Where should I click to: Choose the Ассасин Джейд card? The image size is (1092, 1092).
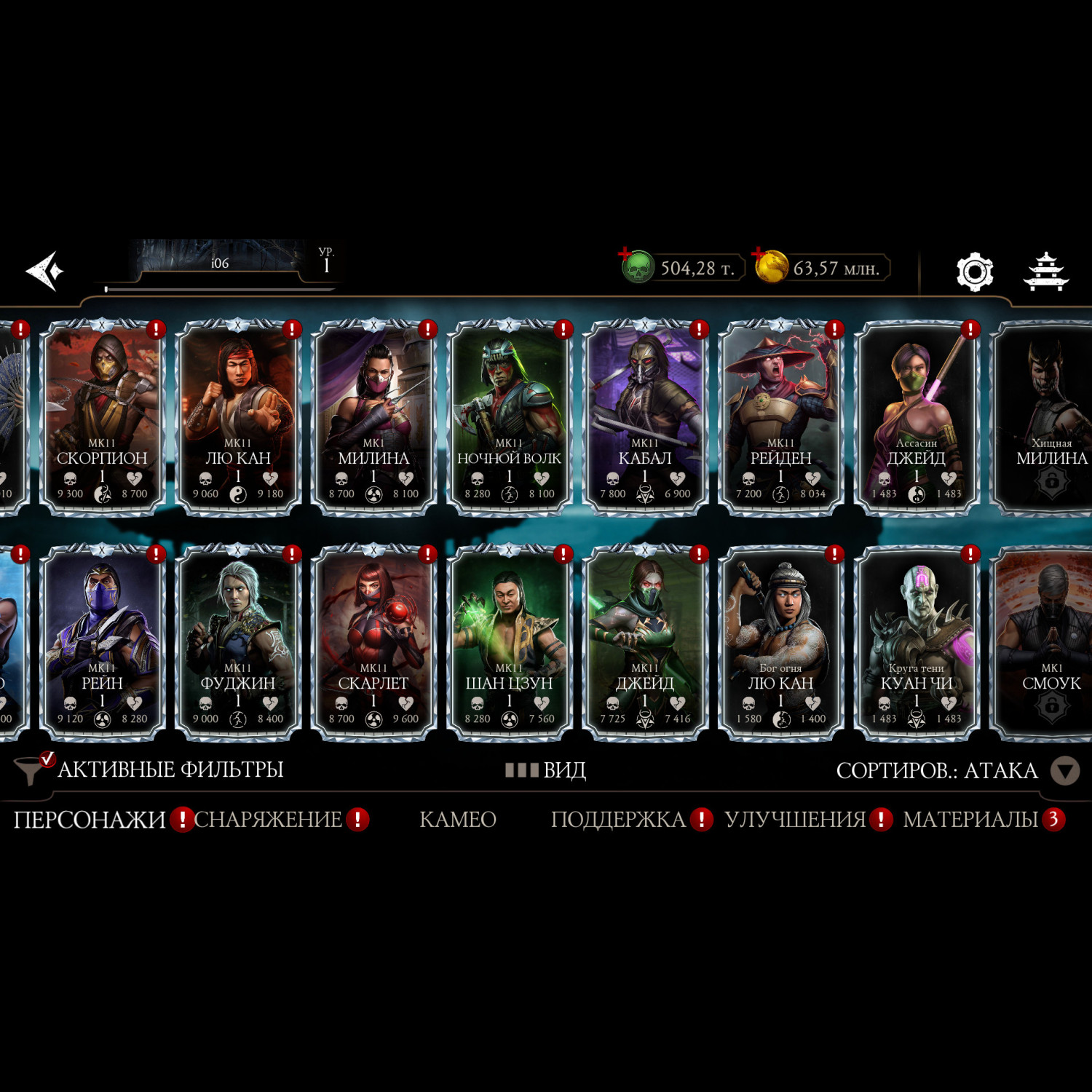[x=916, y=418]
